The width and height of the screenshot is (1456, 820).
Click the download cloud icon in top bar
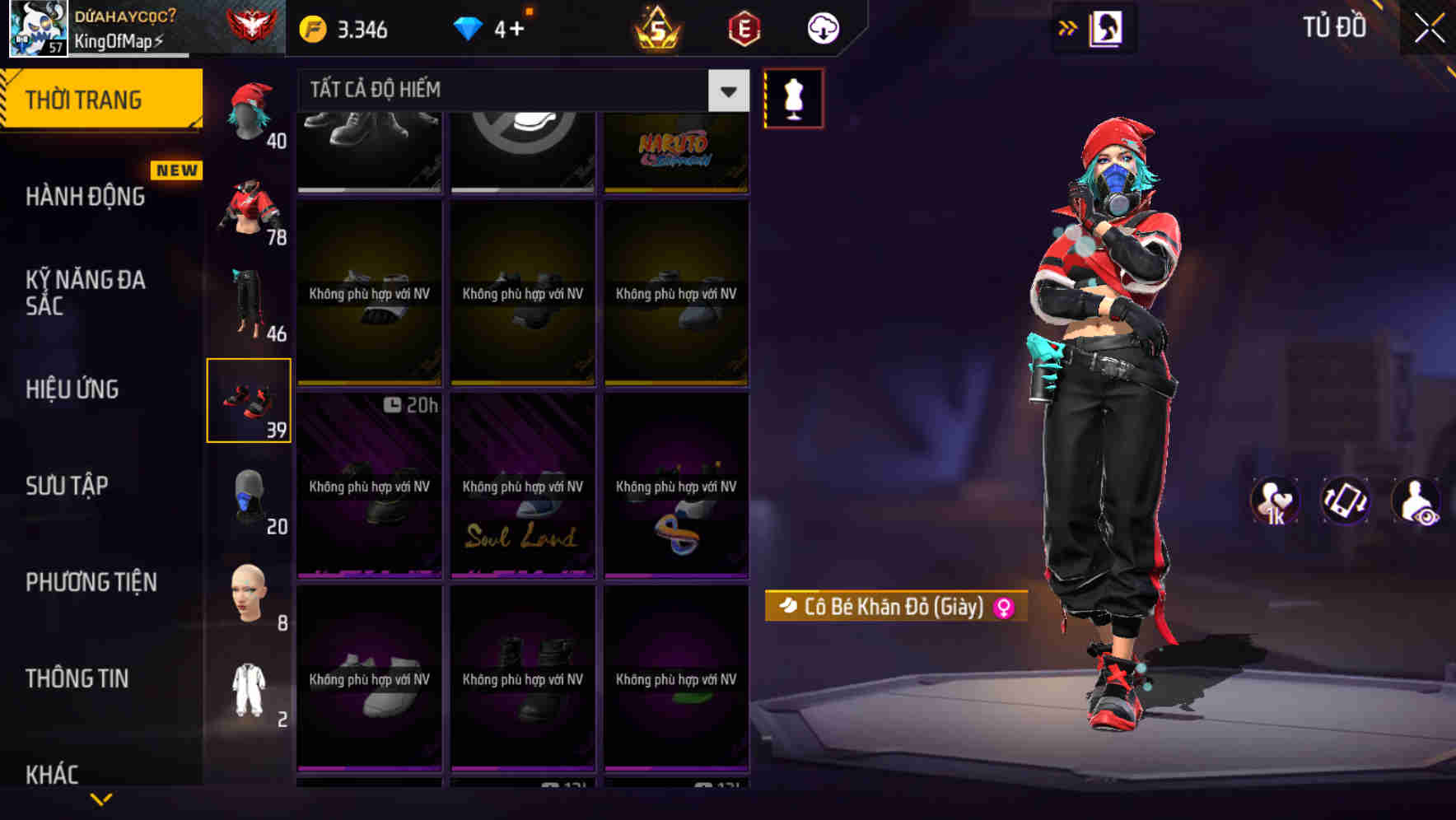tap(822, 27)
